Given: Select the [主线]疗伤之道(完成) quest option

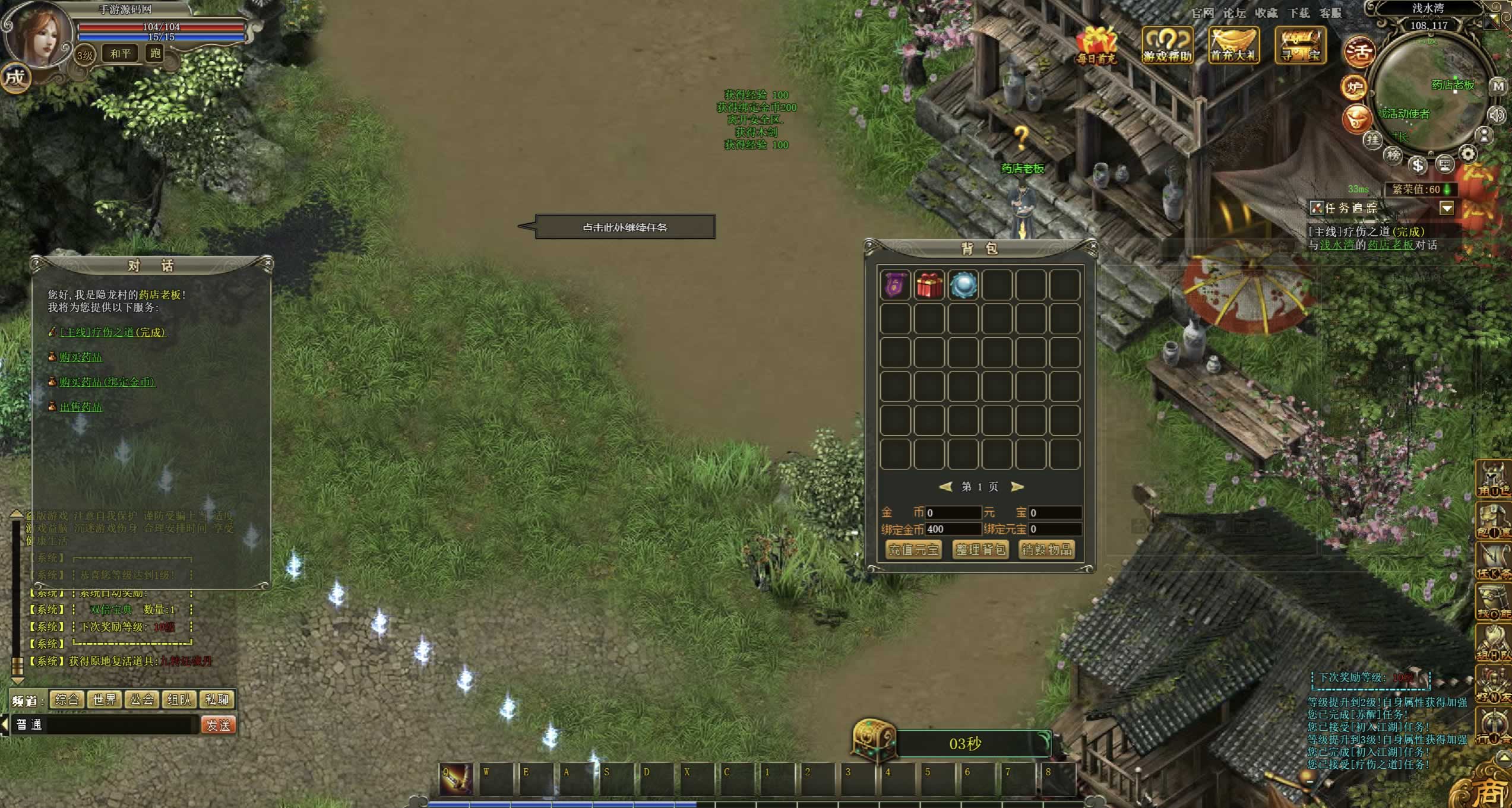Looking at the screenshot, I should pyautogui.click(x=113, y=332).
